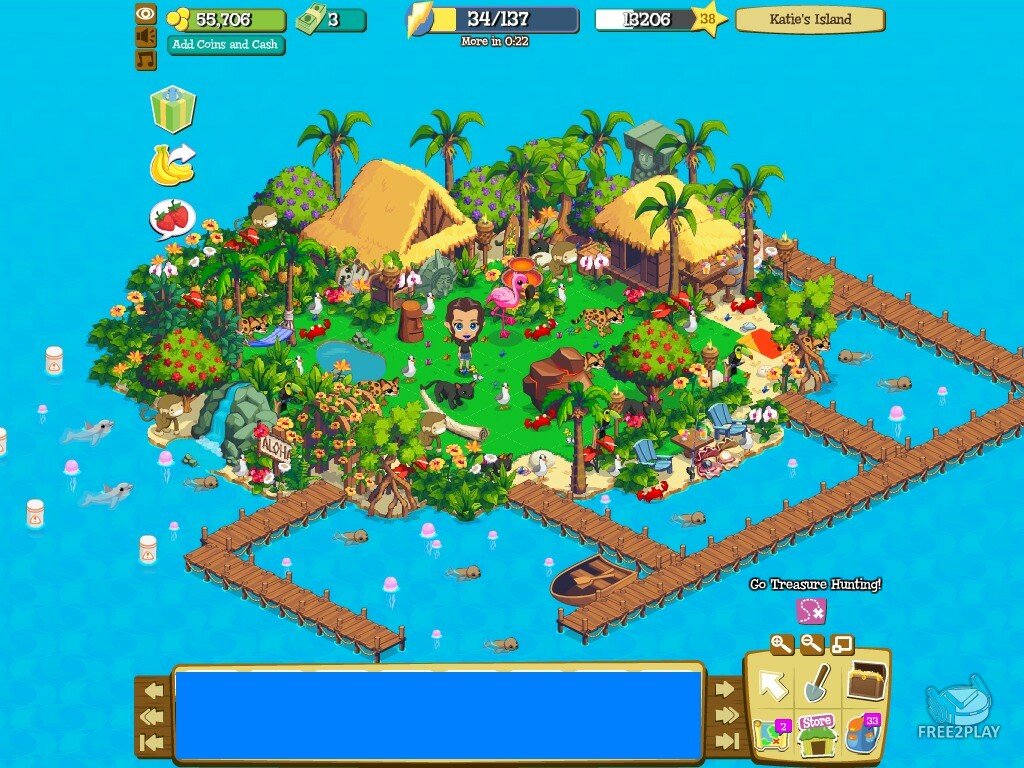This screenshot has height=768, width=1024.
Task: Select the banana share icon
Action: coord(172,165)
